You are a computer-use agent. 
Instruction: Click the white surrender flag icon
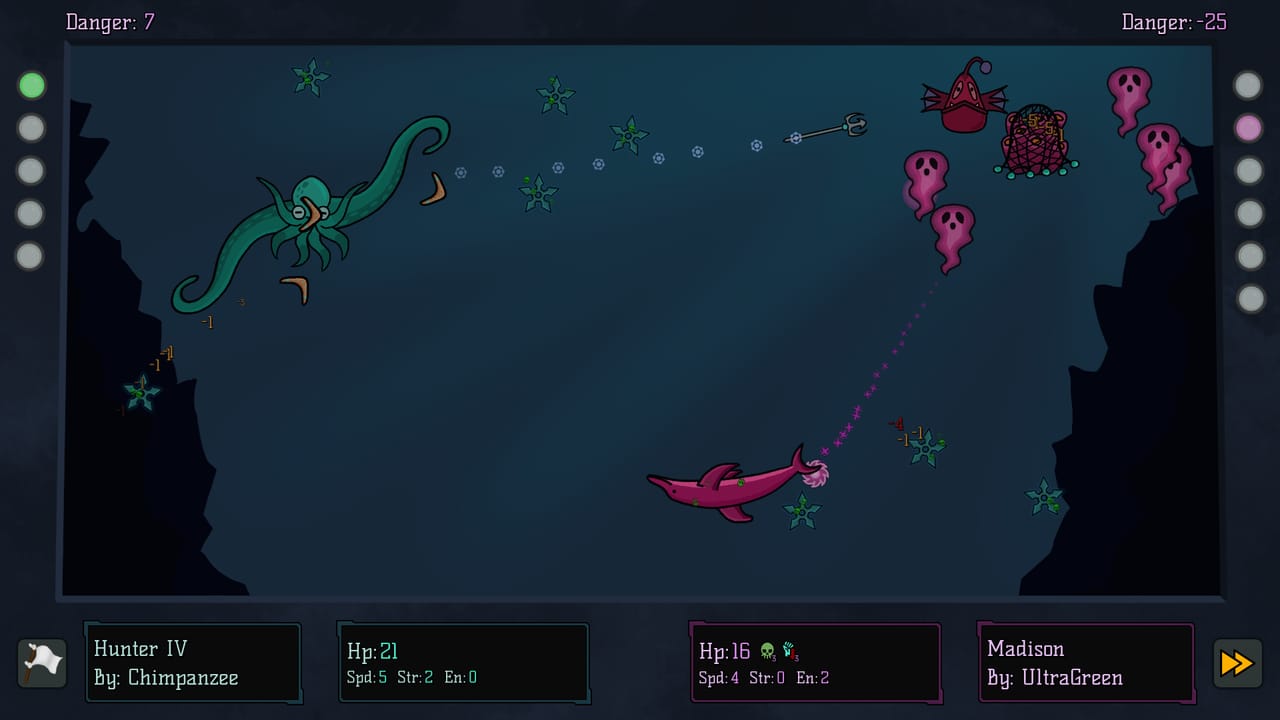pos(41,662)
